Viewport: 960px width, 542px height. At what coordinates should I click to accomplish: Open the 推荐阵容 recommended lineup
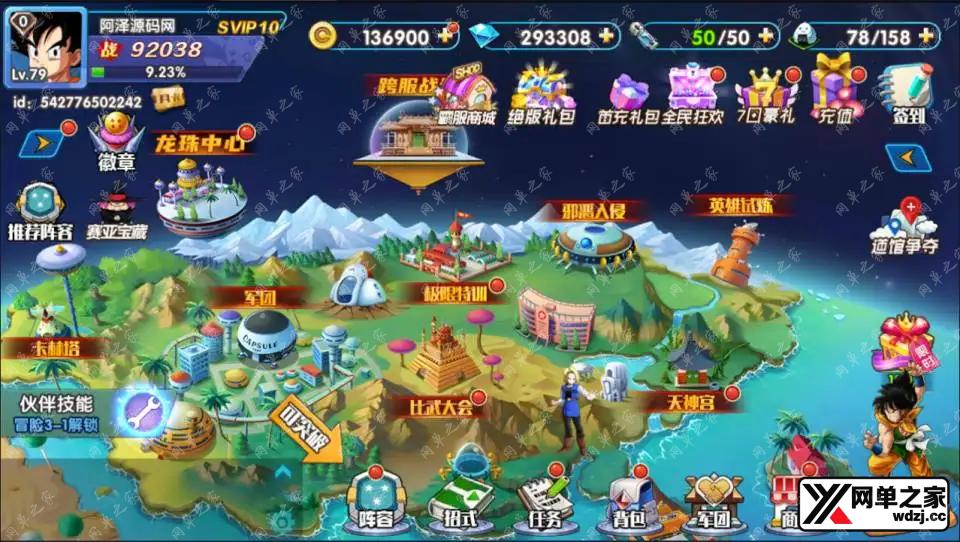coord(39,212)
